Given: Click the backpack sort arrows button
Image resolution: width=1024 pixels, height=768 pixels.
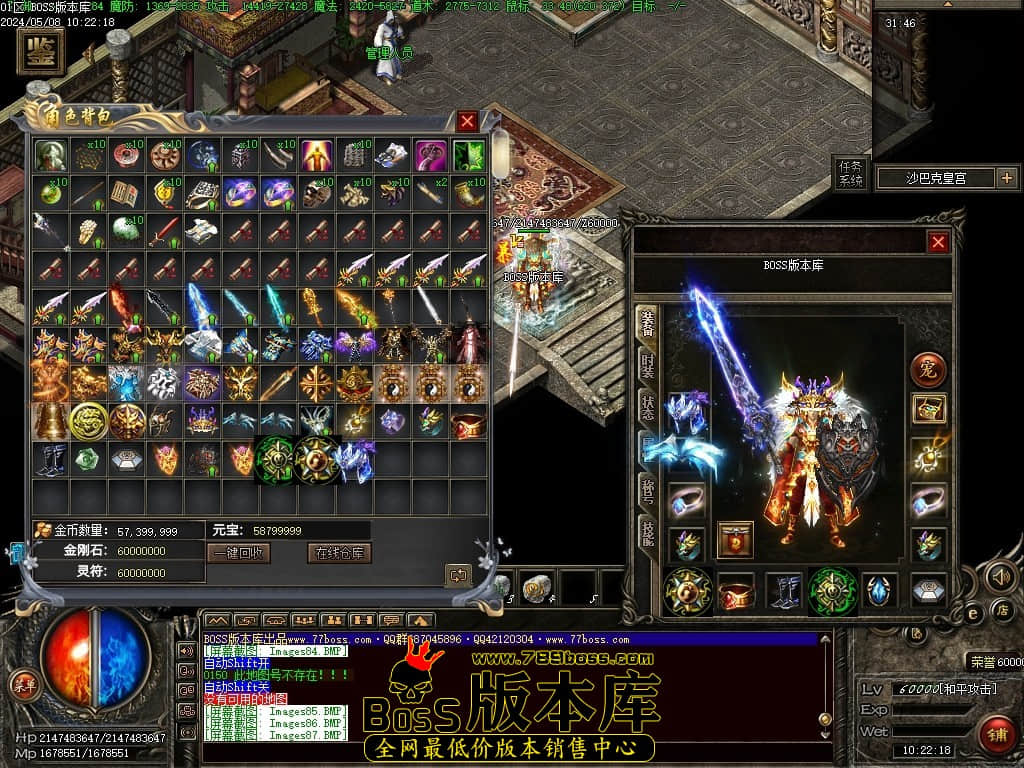Looking at the screenshot, I should 459,575.
